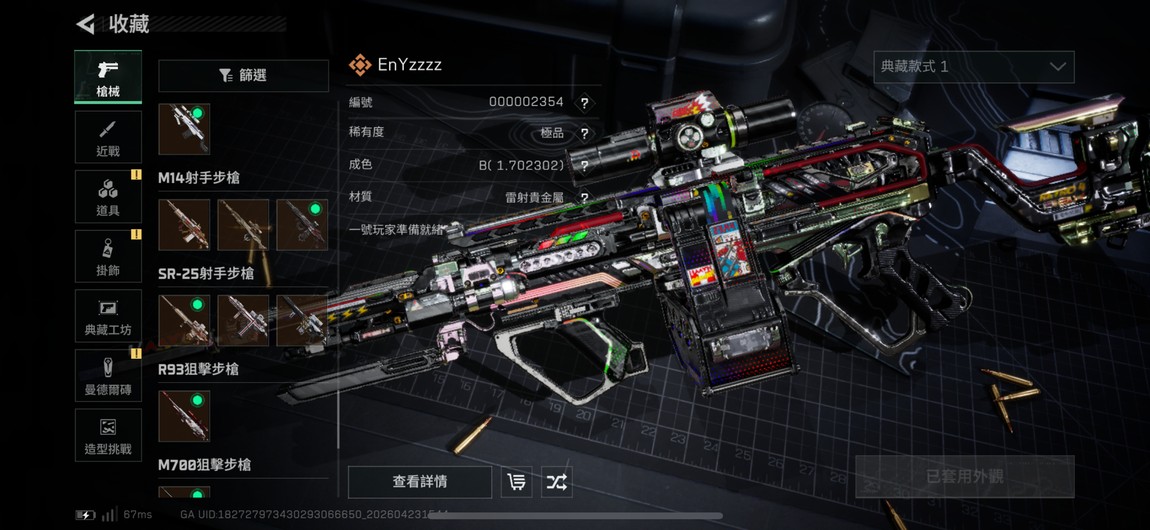Show the 掛飾 charms tab
Viewport: 1150px width, 530px height.
pyautogui.click(x=108, y=256)
